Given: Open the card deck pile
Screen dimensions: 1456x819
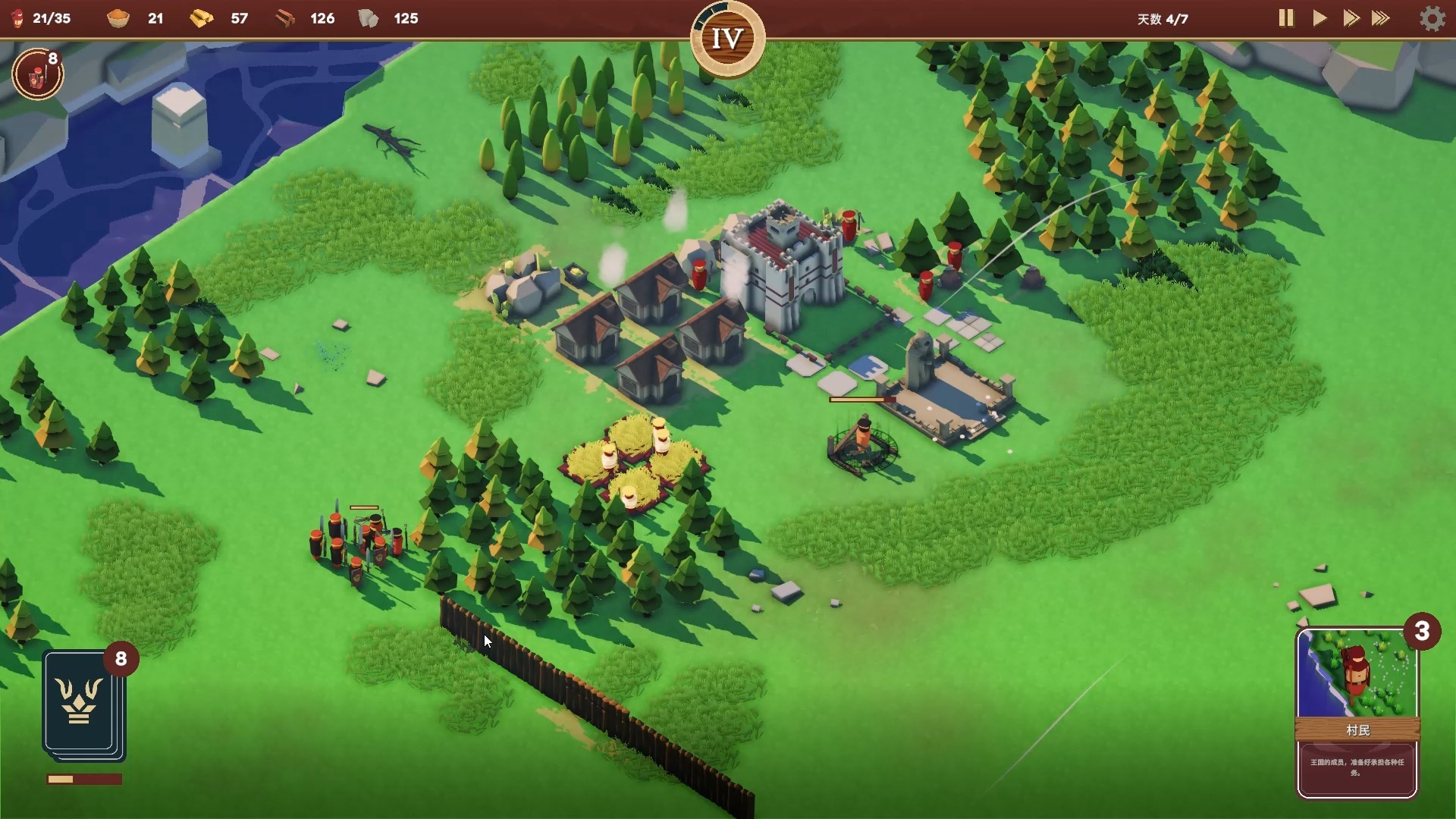Looking at the screenshot, I should click(x=83, y=704).
